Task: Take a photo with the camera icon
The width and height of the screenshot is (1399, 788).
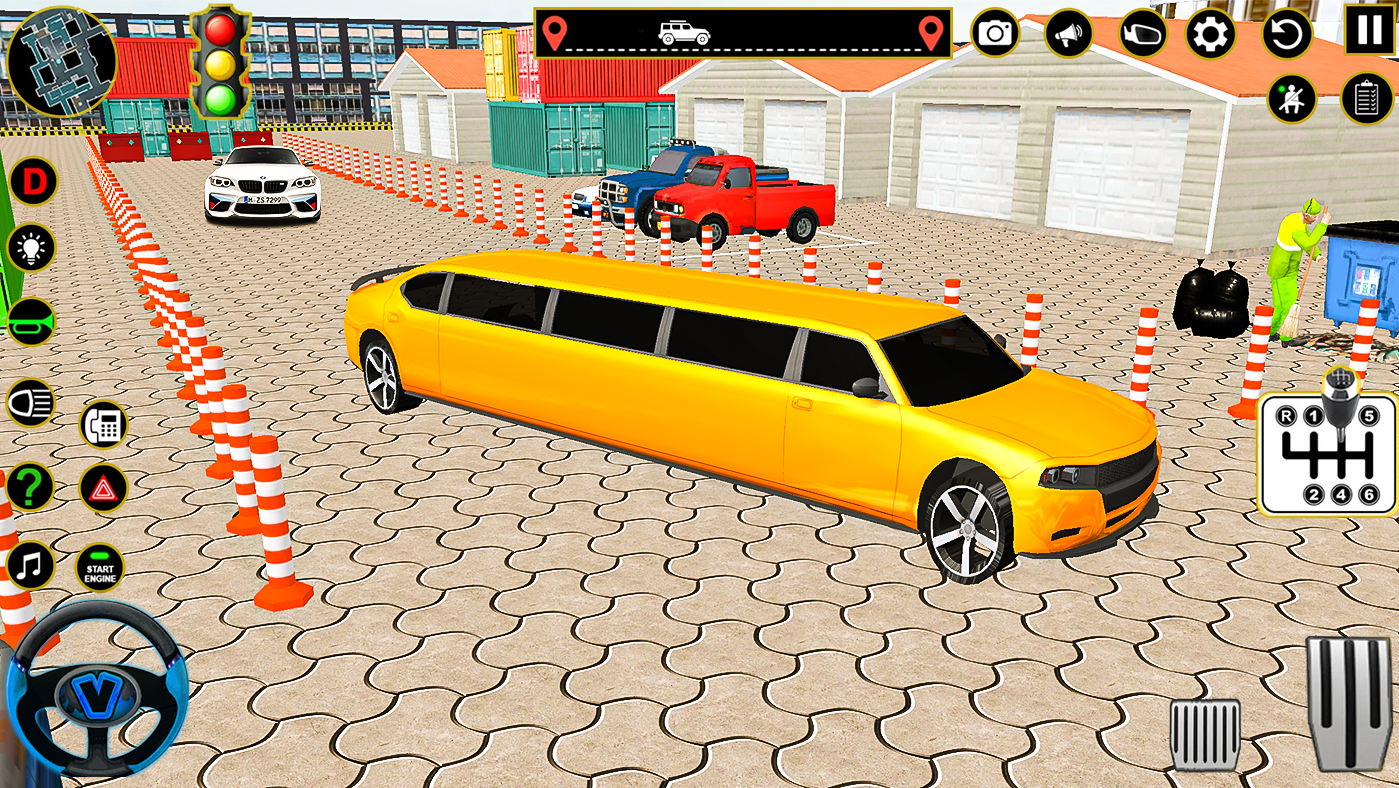Action: click(994, 32)
